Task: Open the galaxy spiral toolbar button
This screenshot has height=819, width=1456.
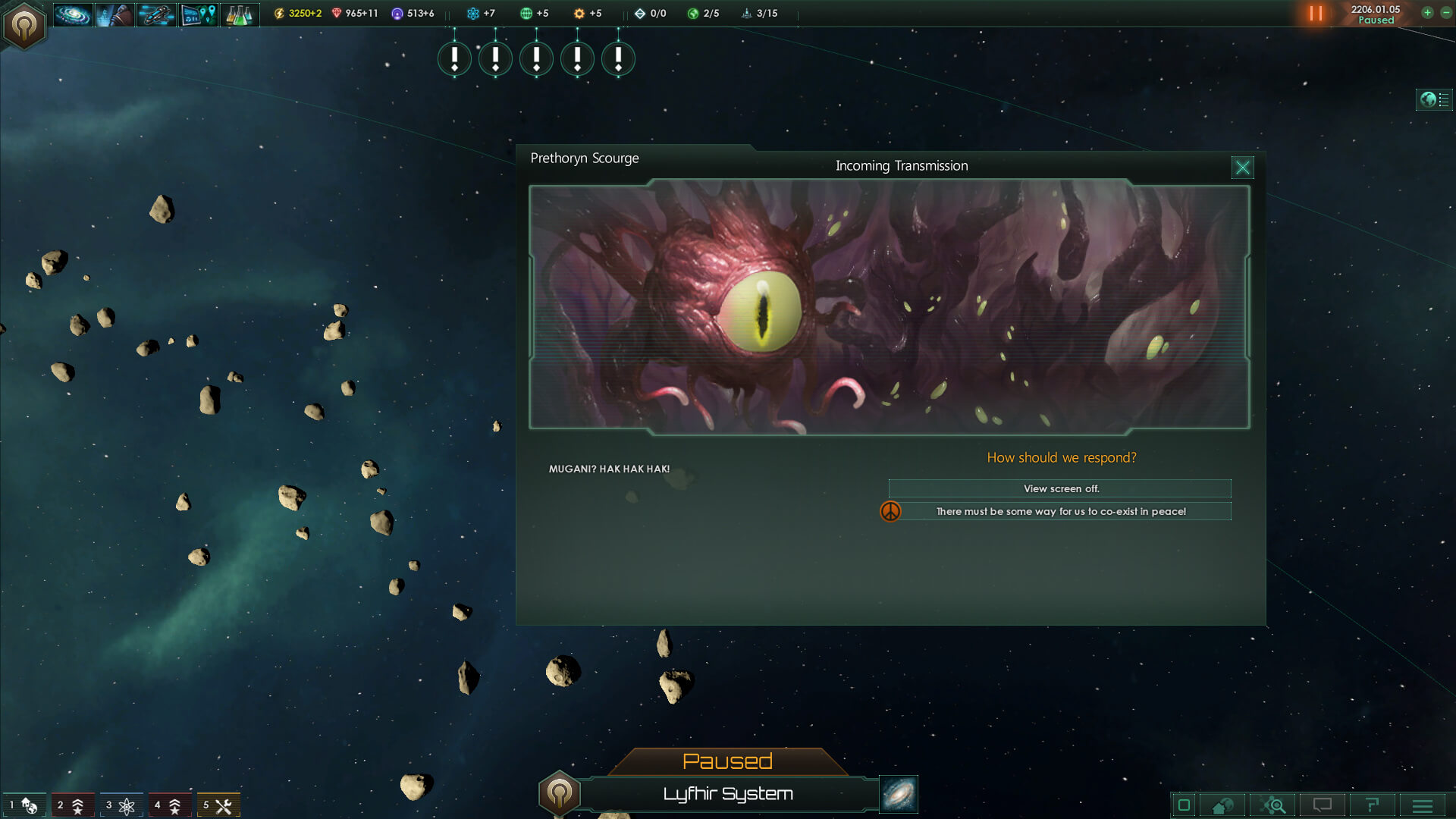Action: click(x=73, y=14)
